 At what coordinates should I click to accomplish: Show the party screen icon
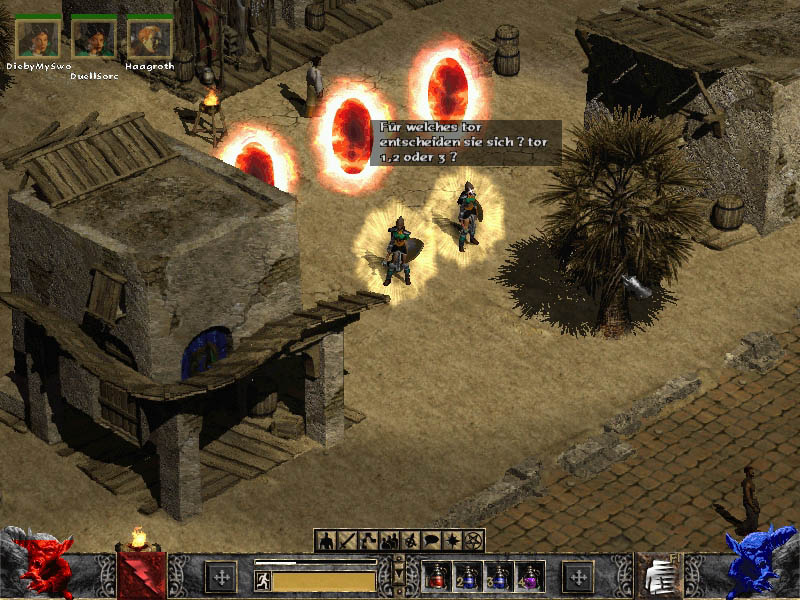point(389,541)
